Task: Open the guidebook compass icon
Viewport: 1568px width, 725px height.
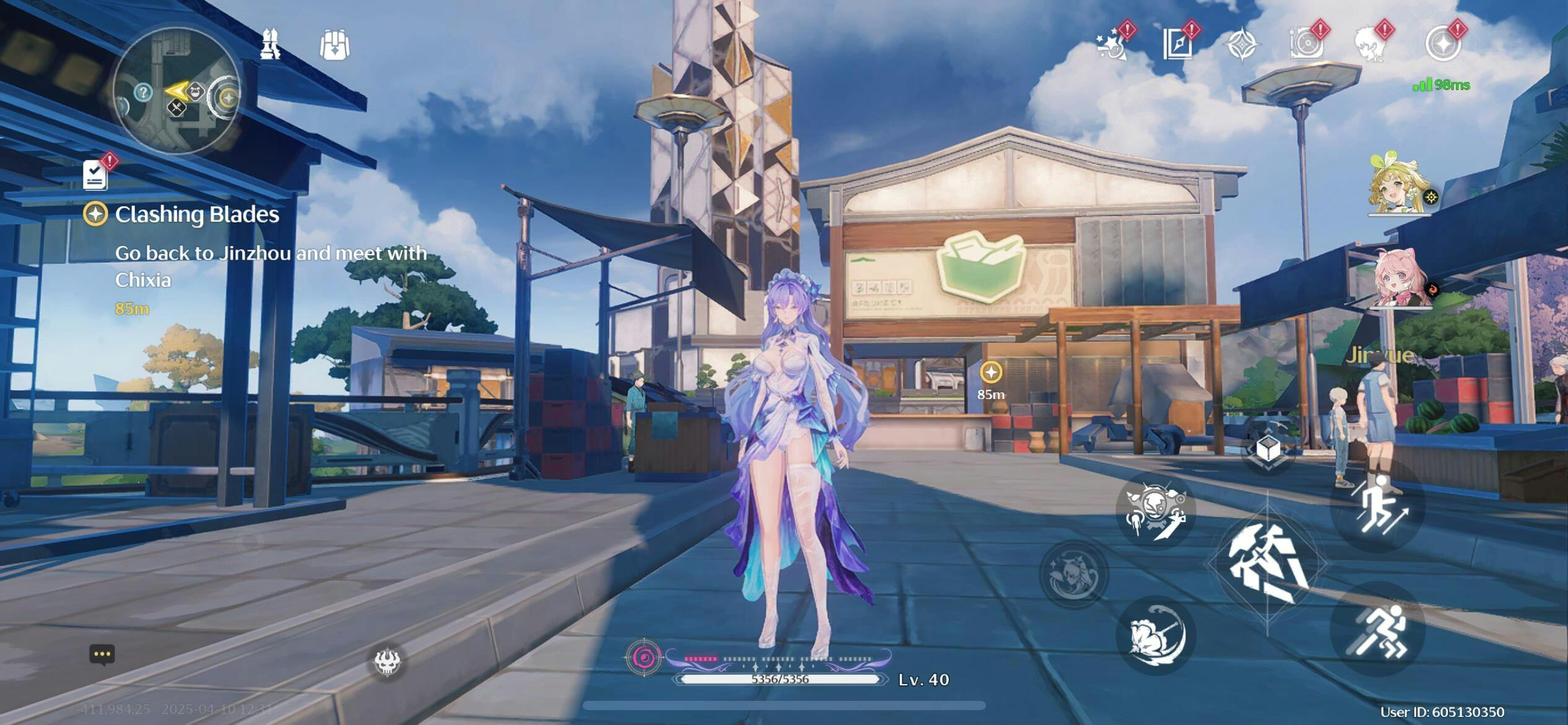Action: 1177,45
